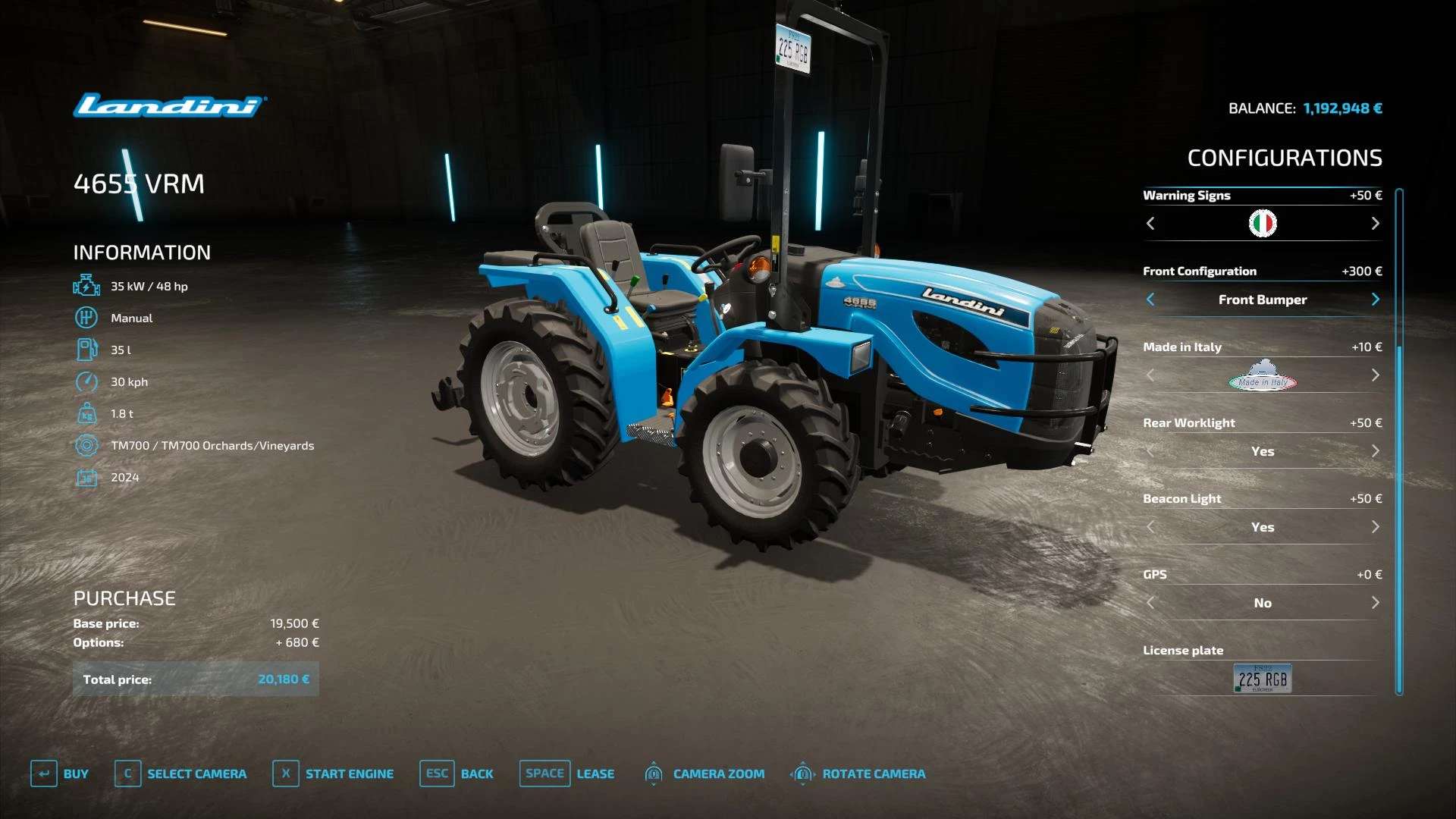Open the License plate customization
The height and width of the screenshot is (819, 1456).
tap(1262, 679)
